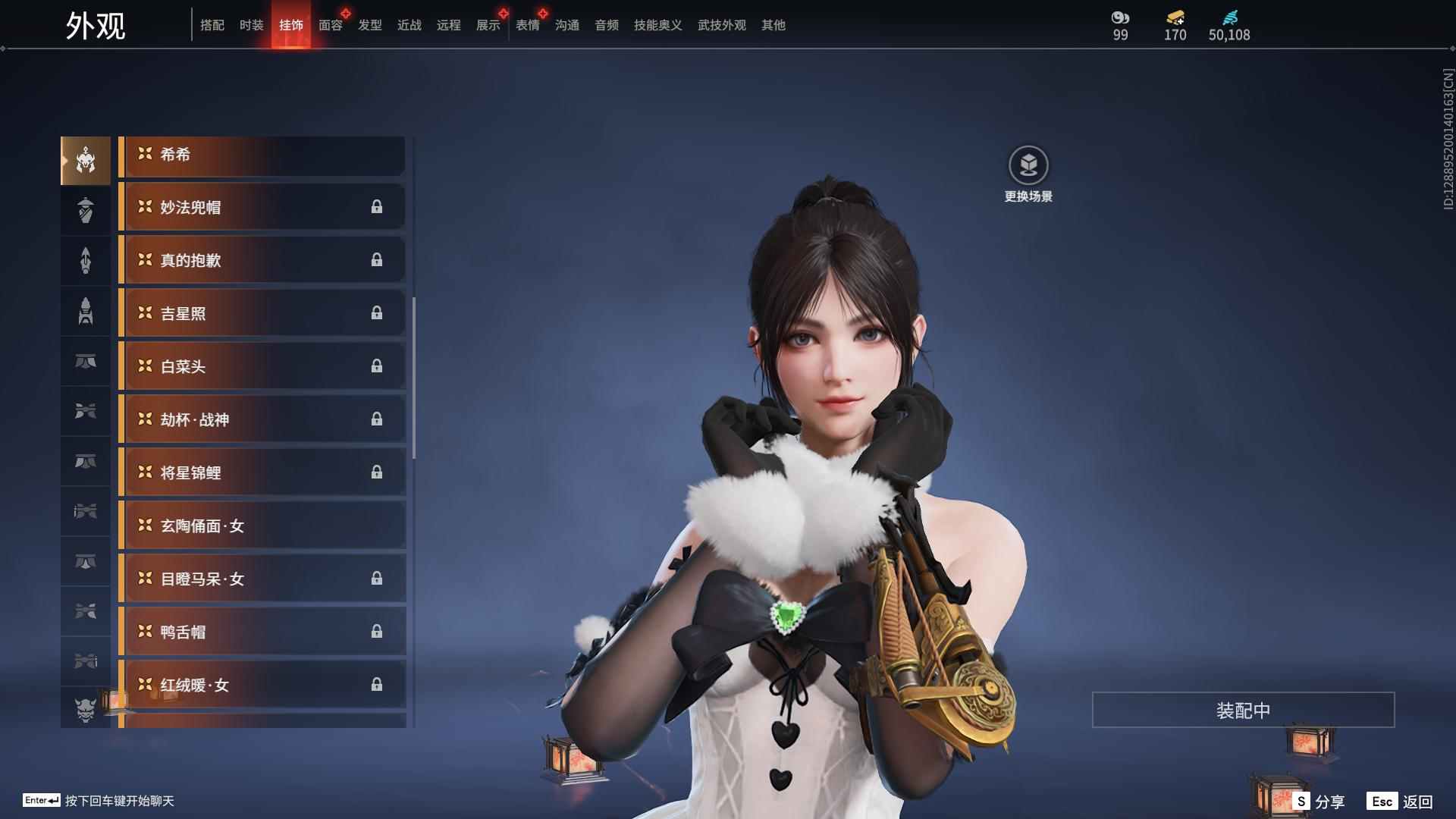Open the 近战 tab
This screenshot has height=819, width=1456.
(409, 25)
